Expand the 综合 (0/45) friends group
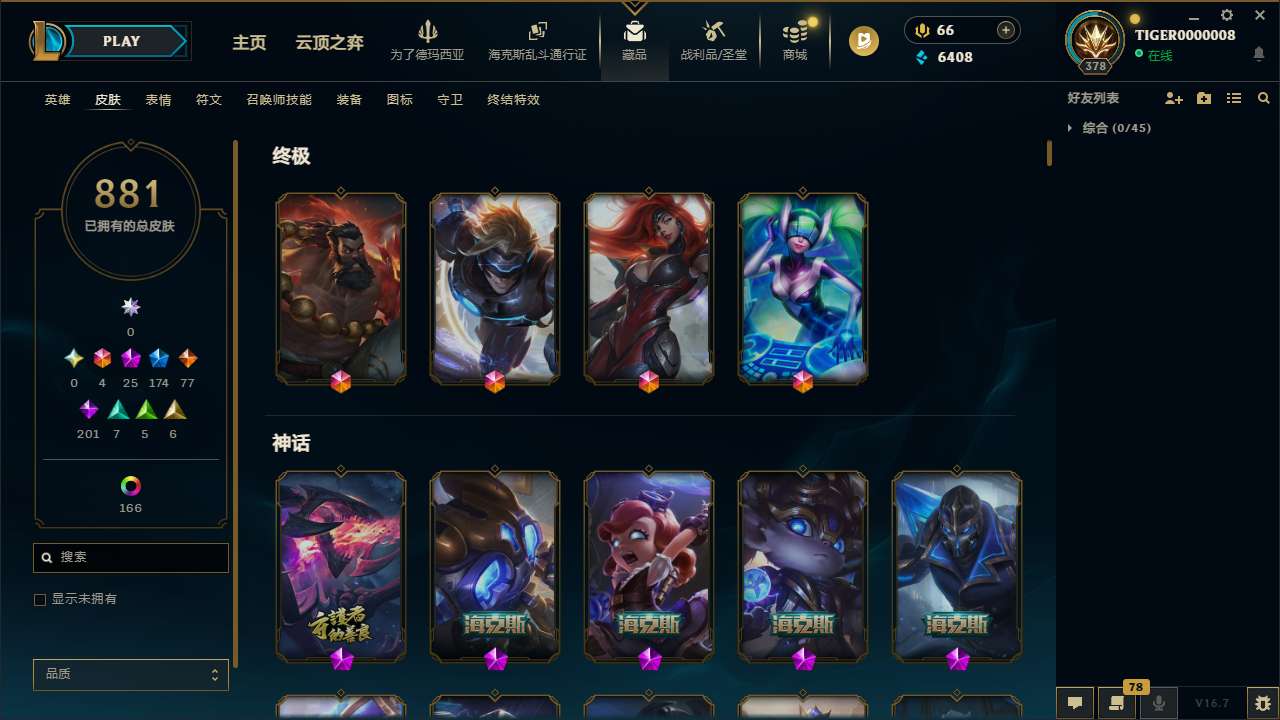The height and width of the screenshot is (720, 1280). coord(1110,128)
